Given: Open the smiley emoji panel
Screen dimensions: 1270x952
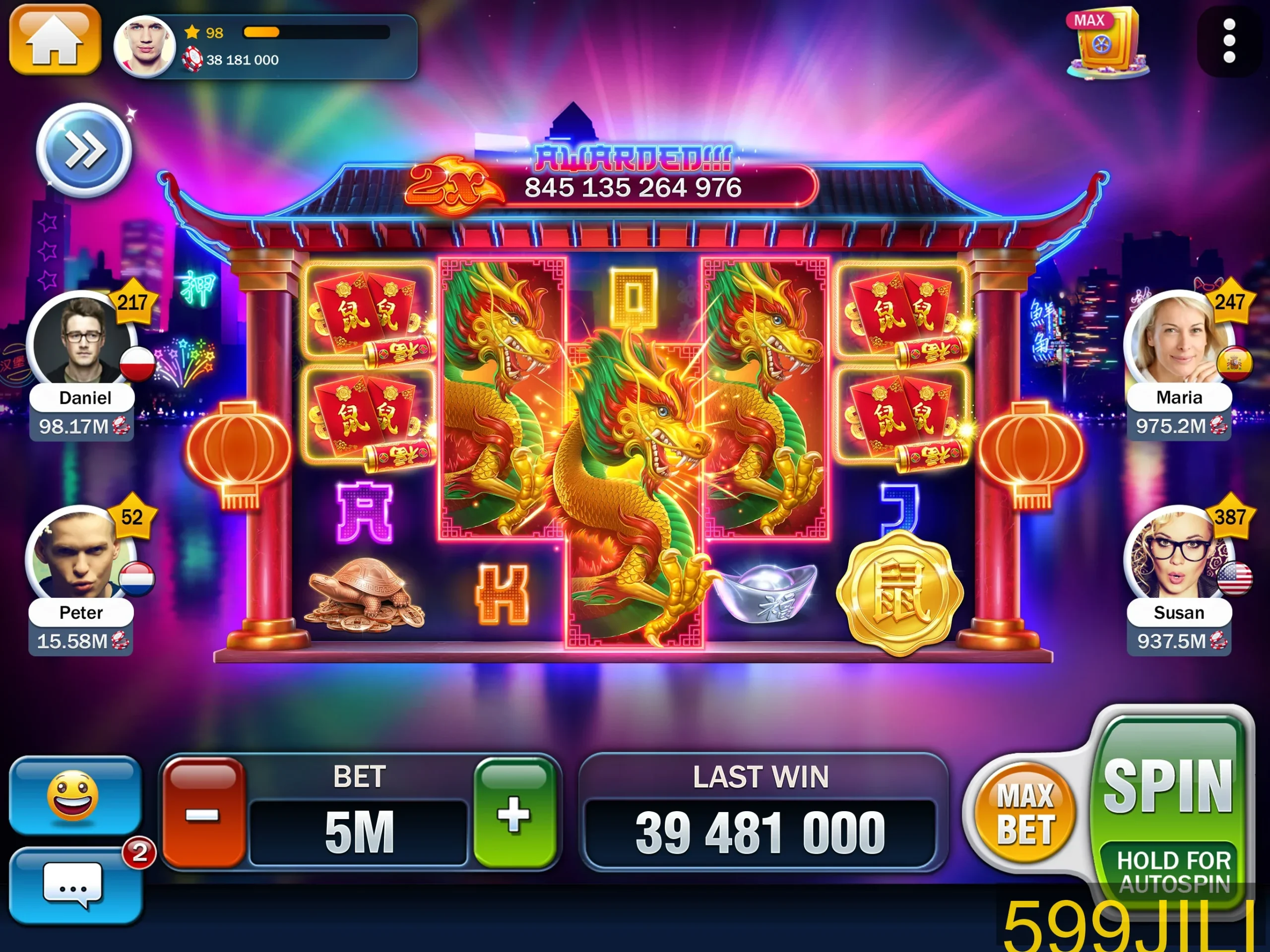Looking at the screenshot, I should (74, 796).
